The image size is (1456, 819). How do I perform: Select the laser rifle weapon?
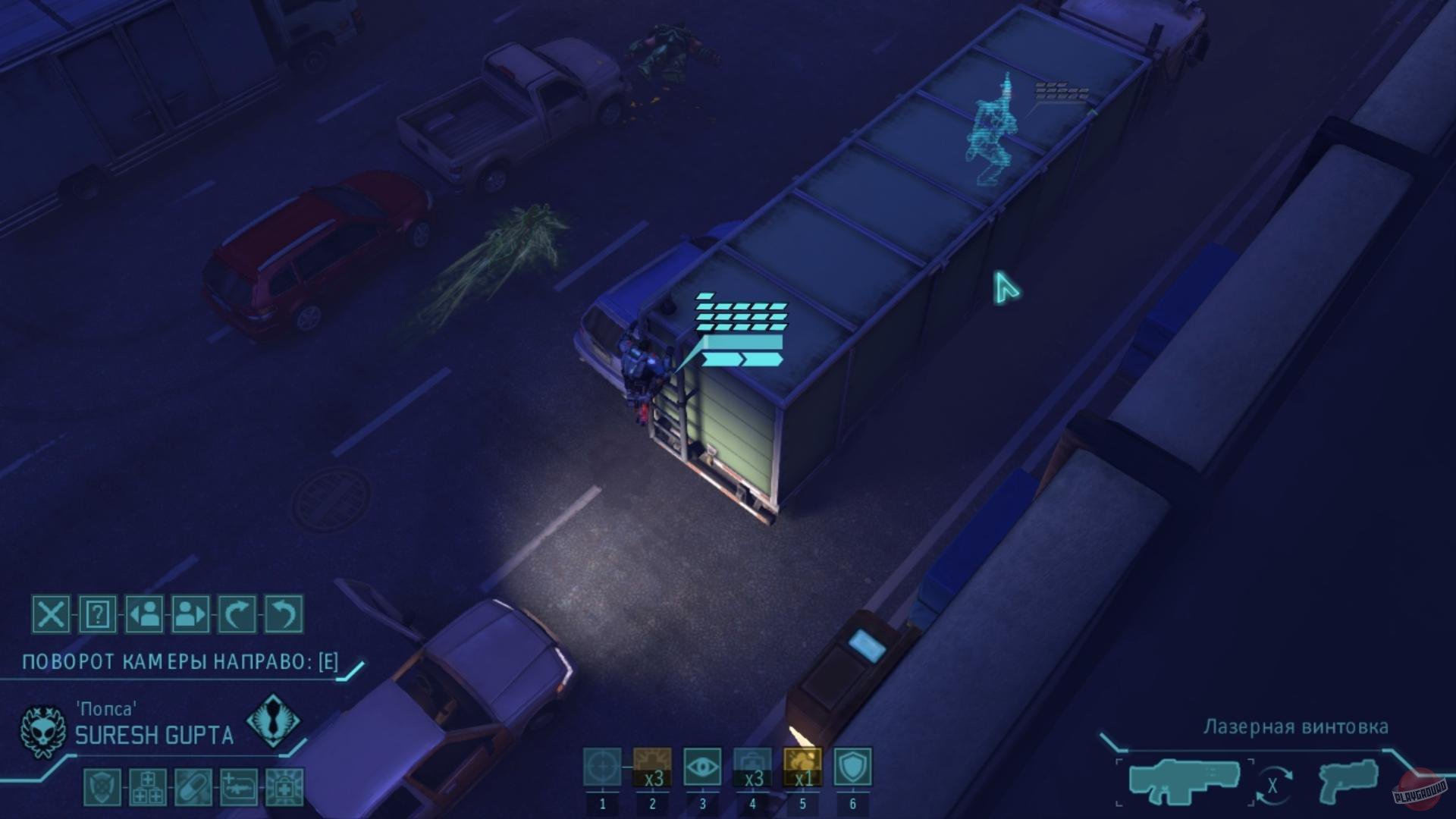point(1185,781)
